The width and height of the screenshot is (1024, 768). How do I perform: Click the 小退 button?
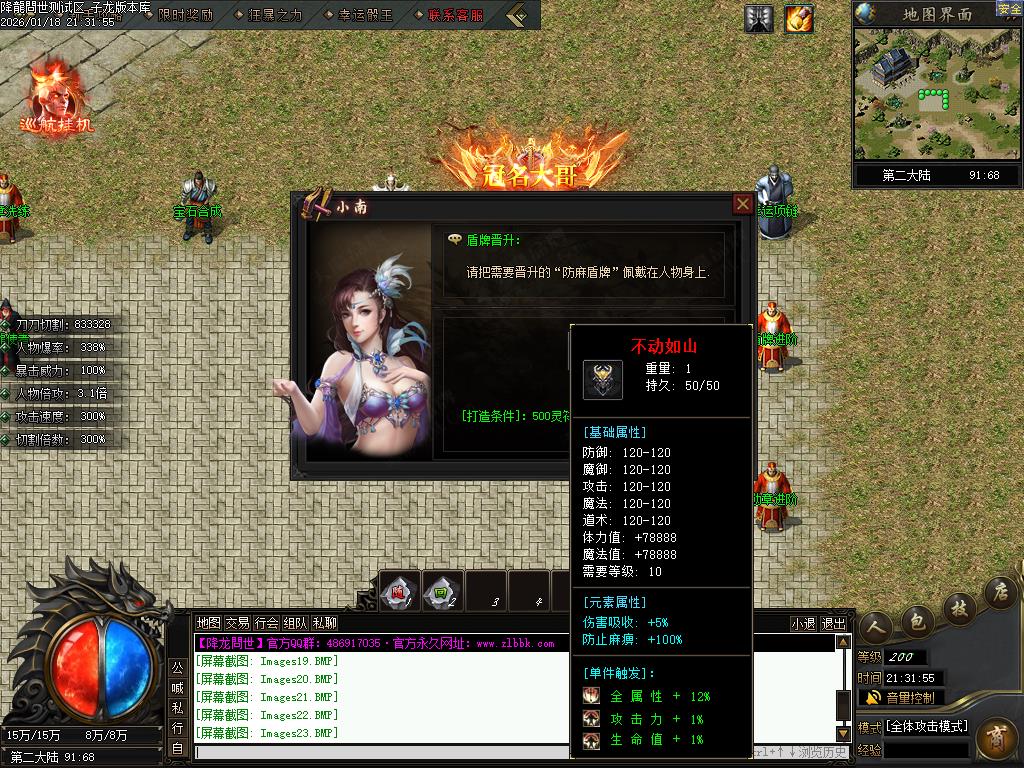[803, 624]
